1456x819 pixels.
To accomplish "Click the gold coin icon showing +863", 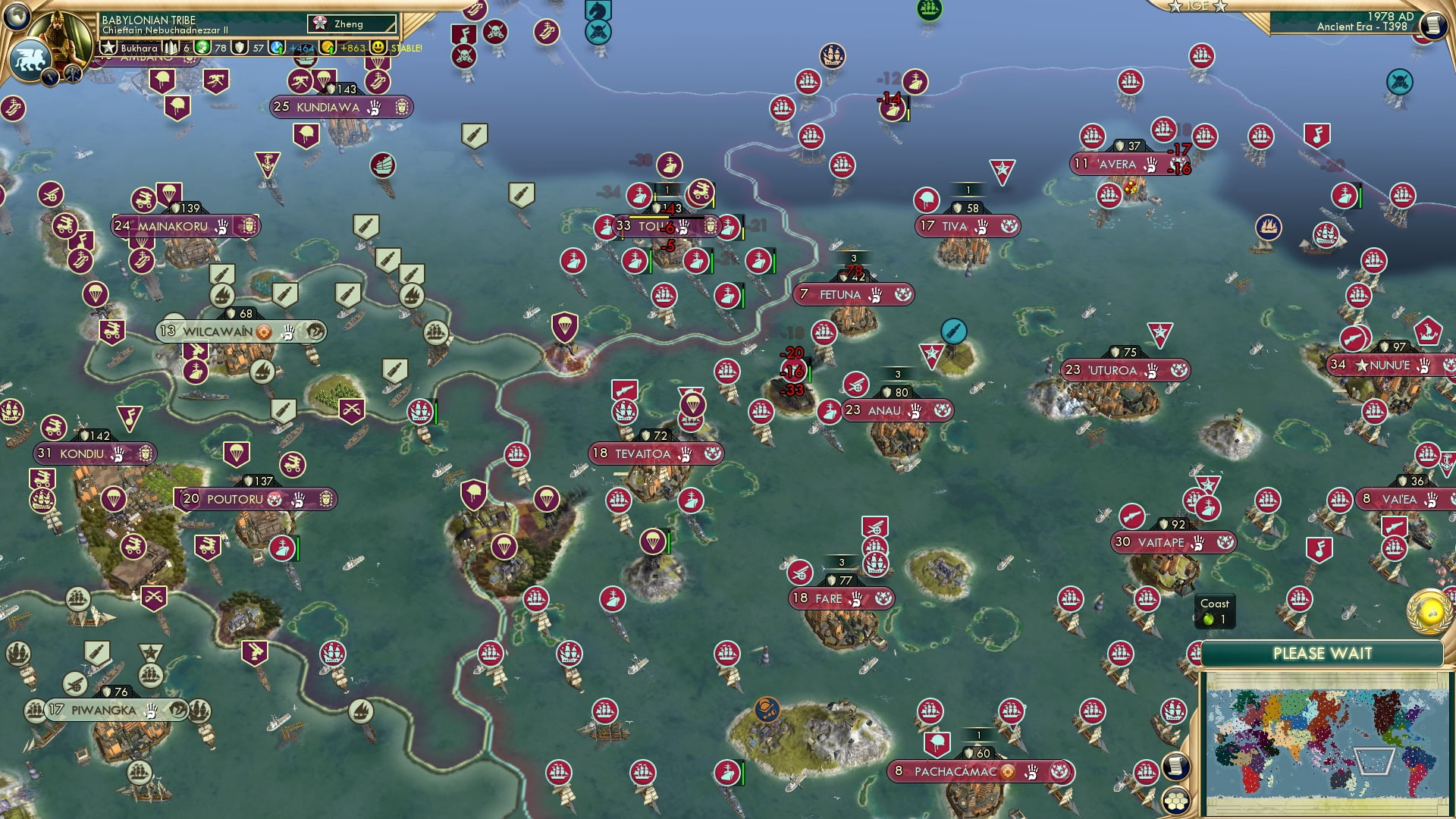I will point(327,47).
